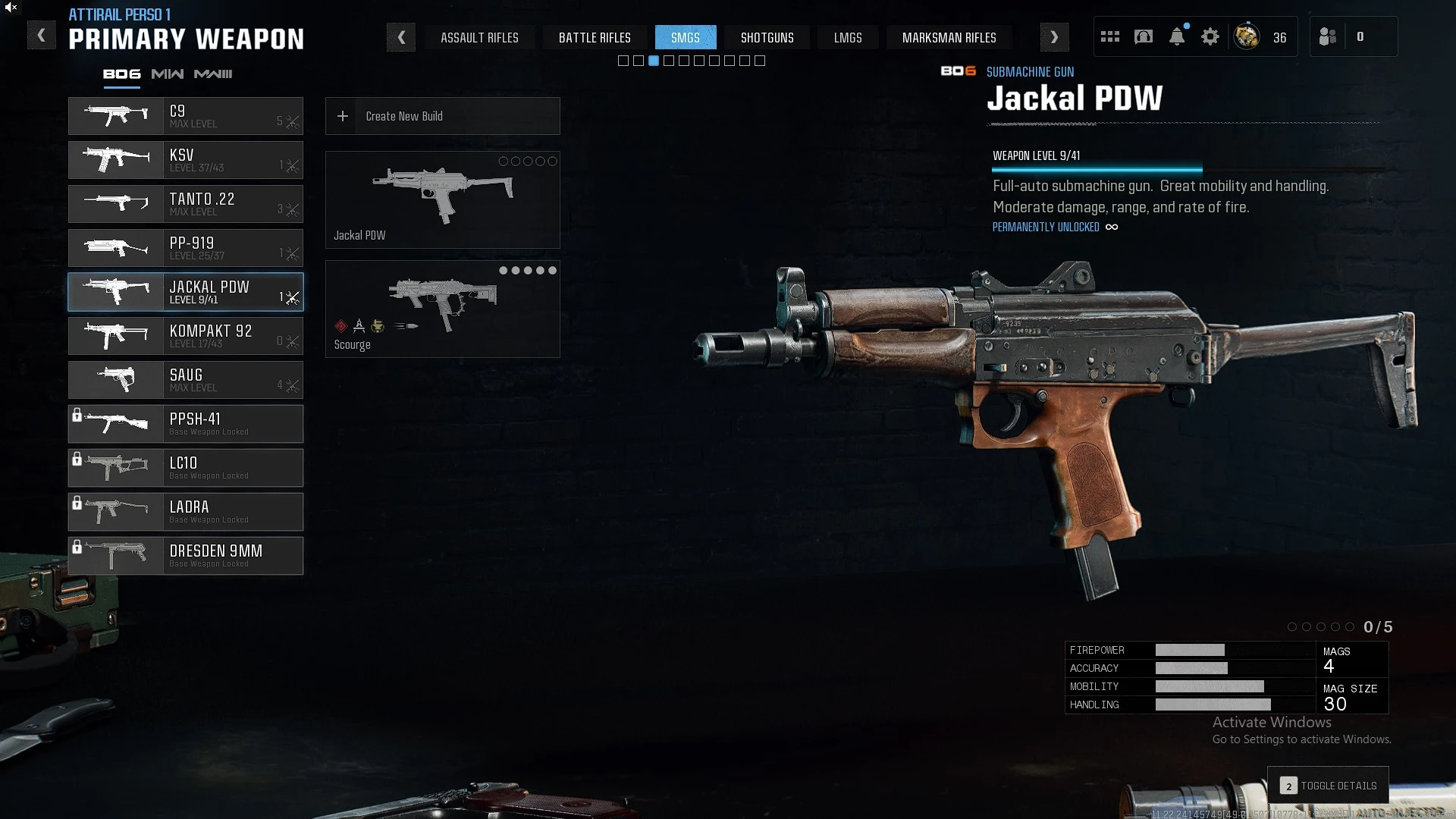Select the Kompakt 92 SMG
Viewport: 1456px width, 819px height.
[x=186, y=336]
